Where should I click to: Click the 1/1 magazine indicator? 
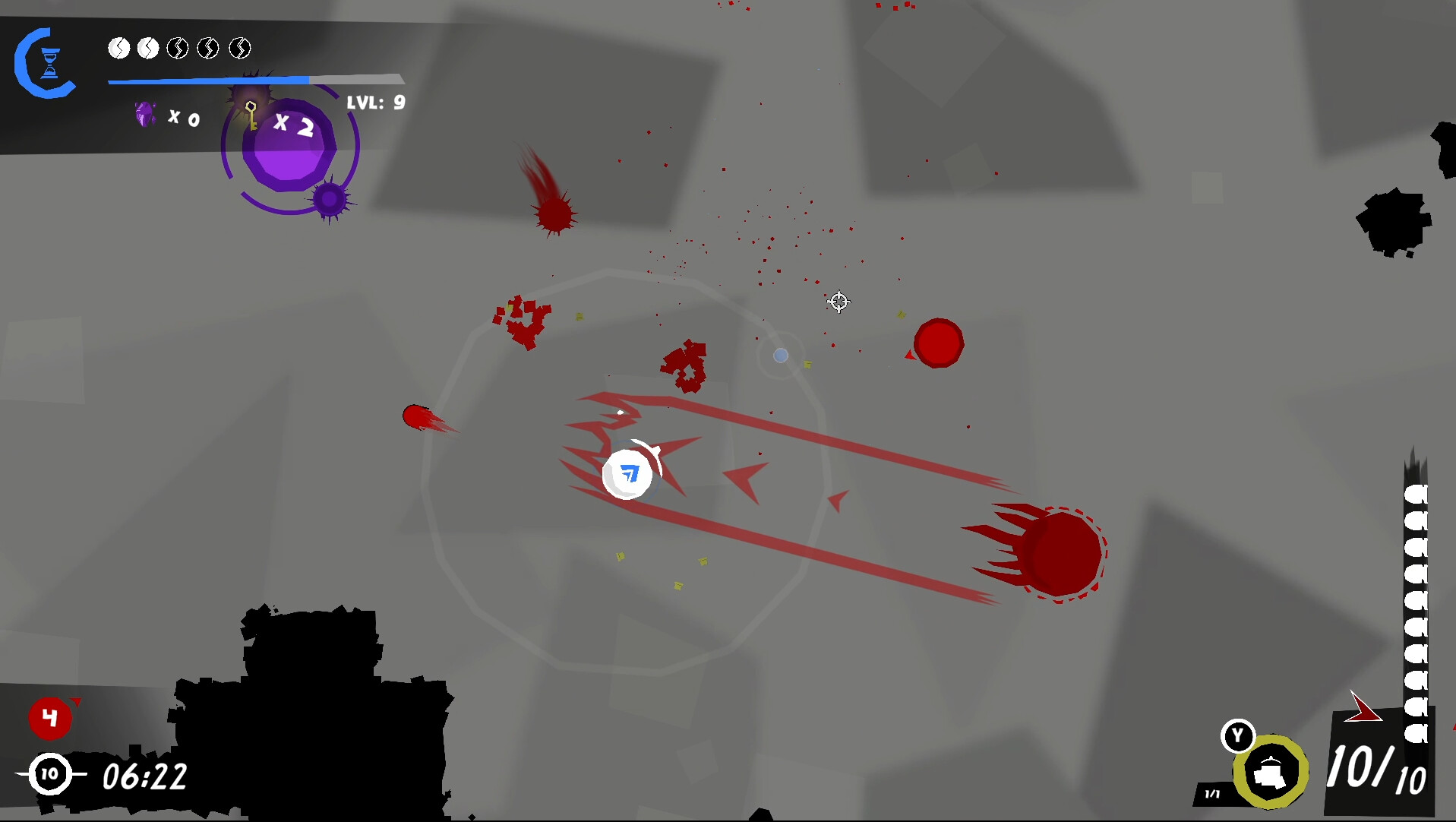[x=1212, y=792]
